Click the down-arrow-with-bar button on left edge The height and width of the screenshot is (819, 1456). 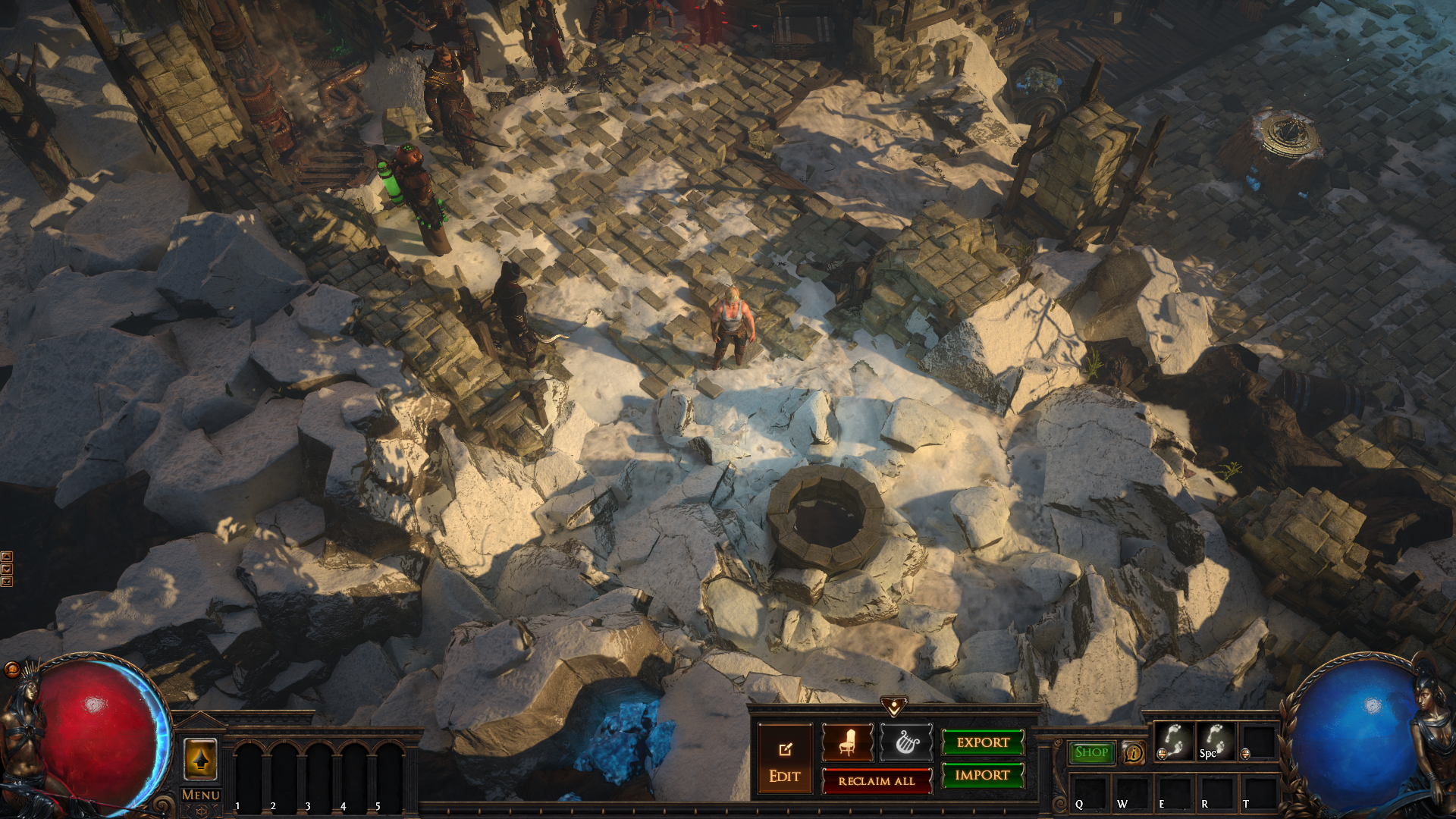click(7, 582)
